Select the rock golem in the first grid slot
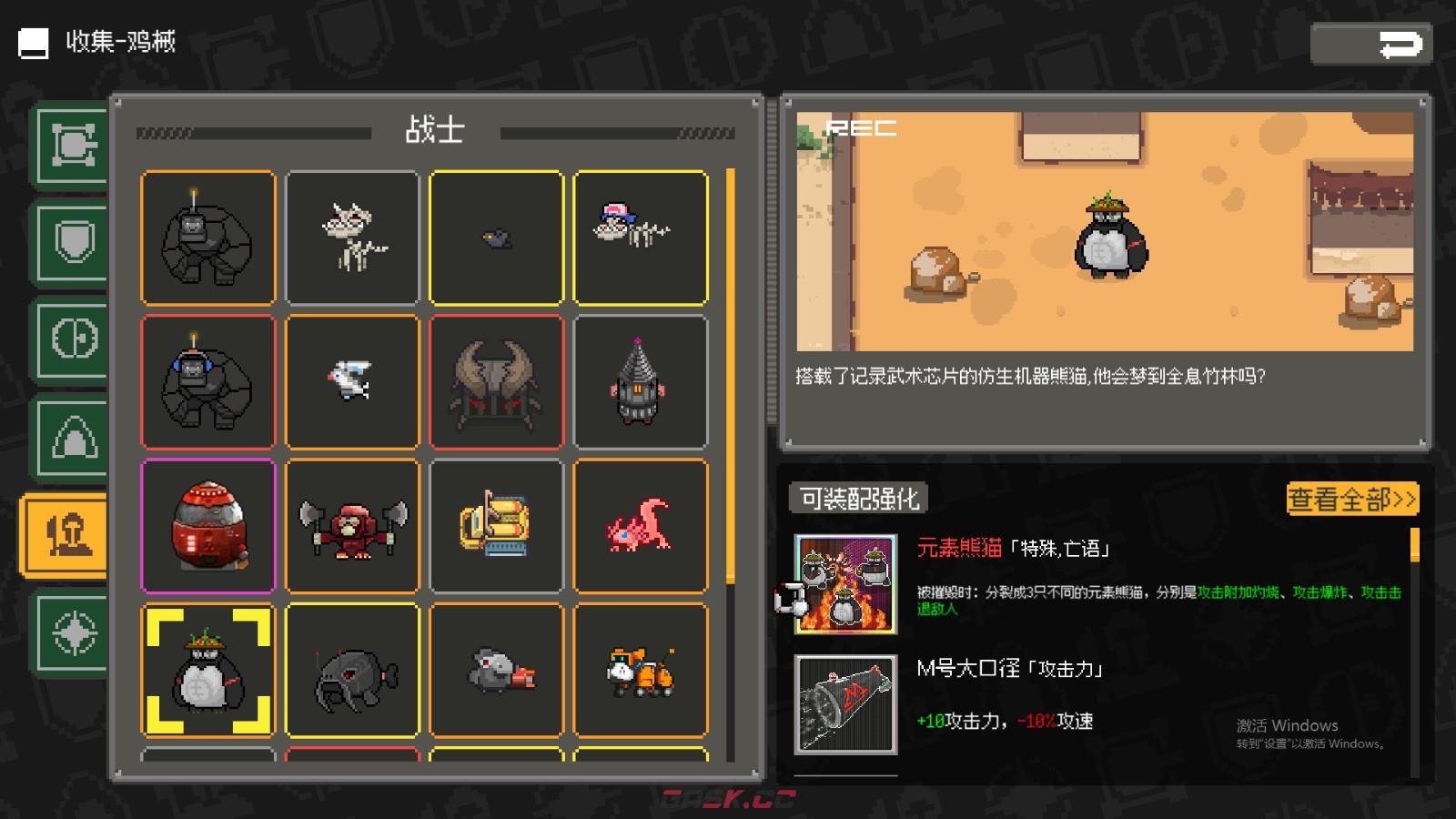The height and width of the screenshot is (819, 1456). point(207,237)
